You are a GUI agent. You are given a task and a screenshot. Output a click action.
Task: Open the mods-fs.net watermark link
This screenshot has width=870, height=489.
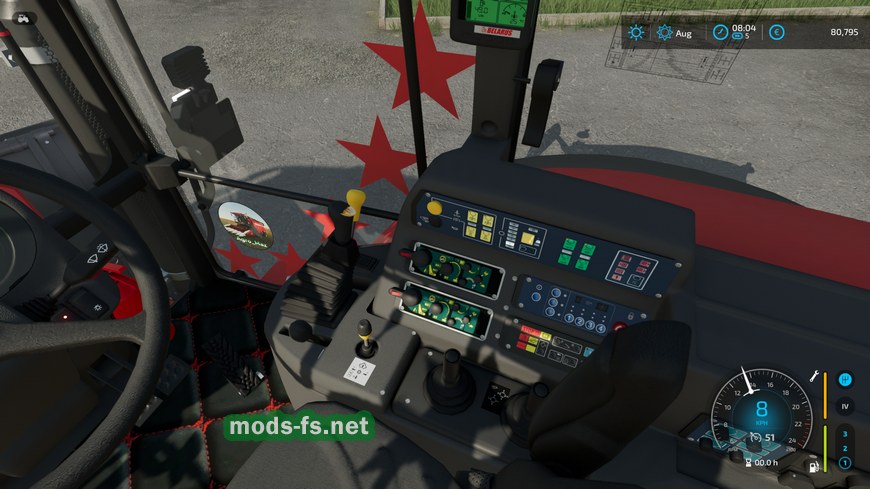point(299,427)
